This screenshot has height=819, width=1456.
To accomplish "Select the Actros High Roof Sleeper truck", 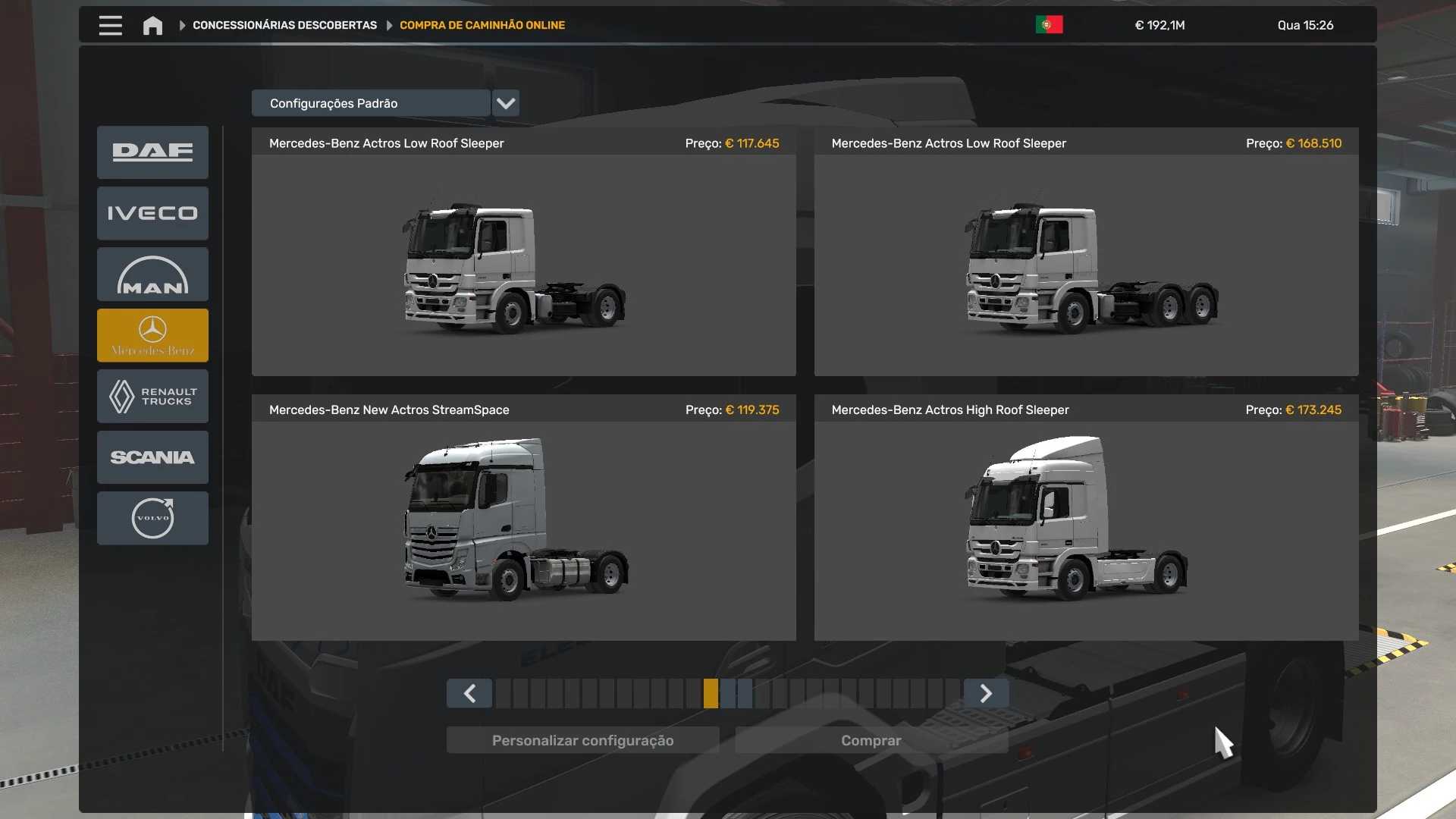I will click(x=1086, y=530).
